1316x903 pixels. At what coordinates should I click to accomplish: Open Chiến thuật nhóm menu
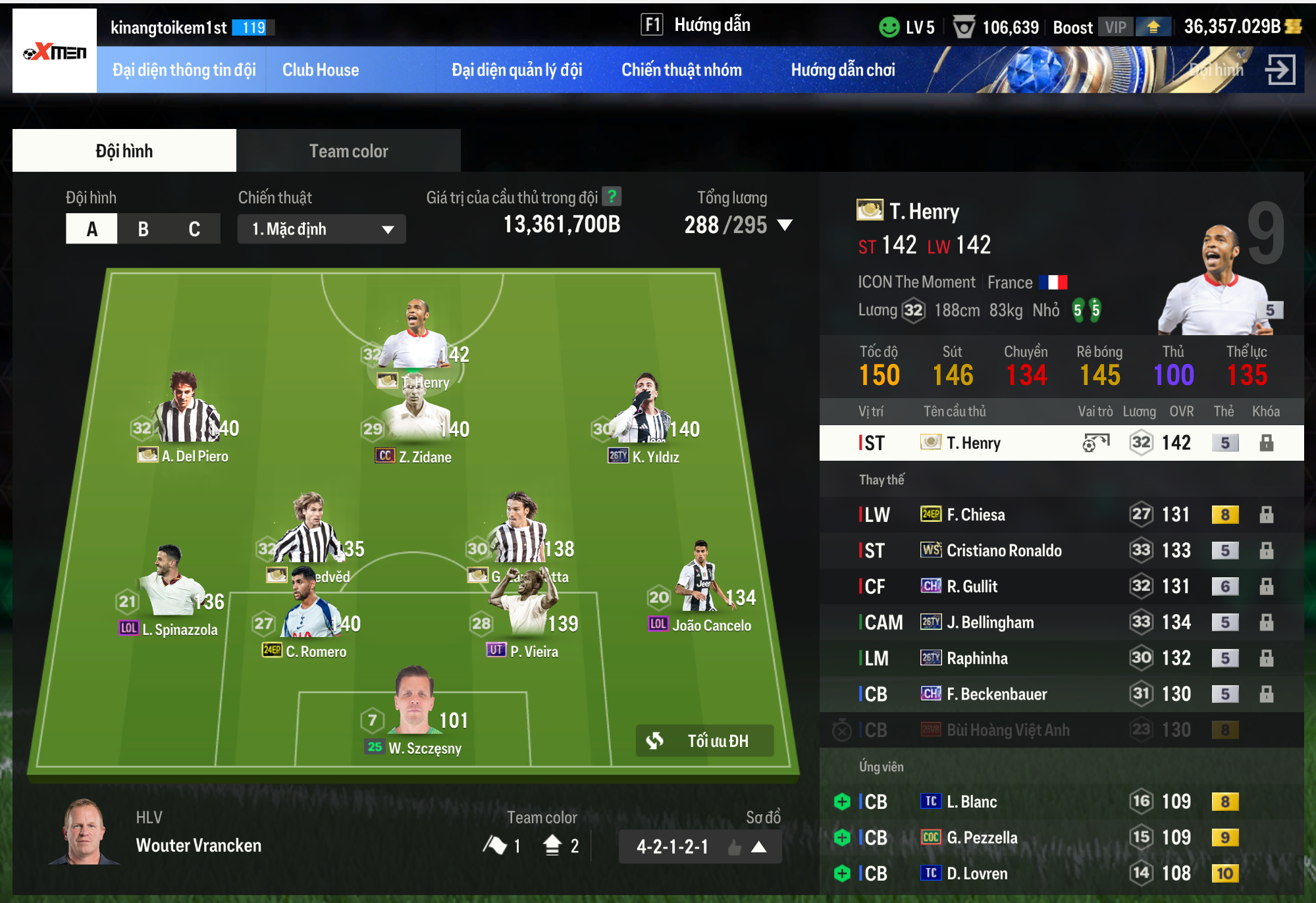tap(681, 70)
